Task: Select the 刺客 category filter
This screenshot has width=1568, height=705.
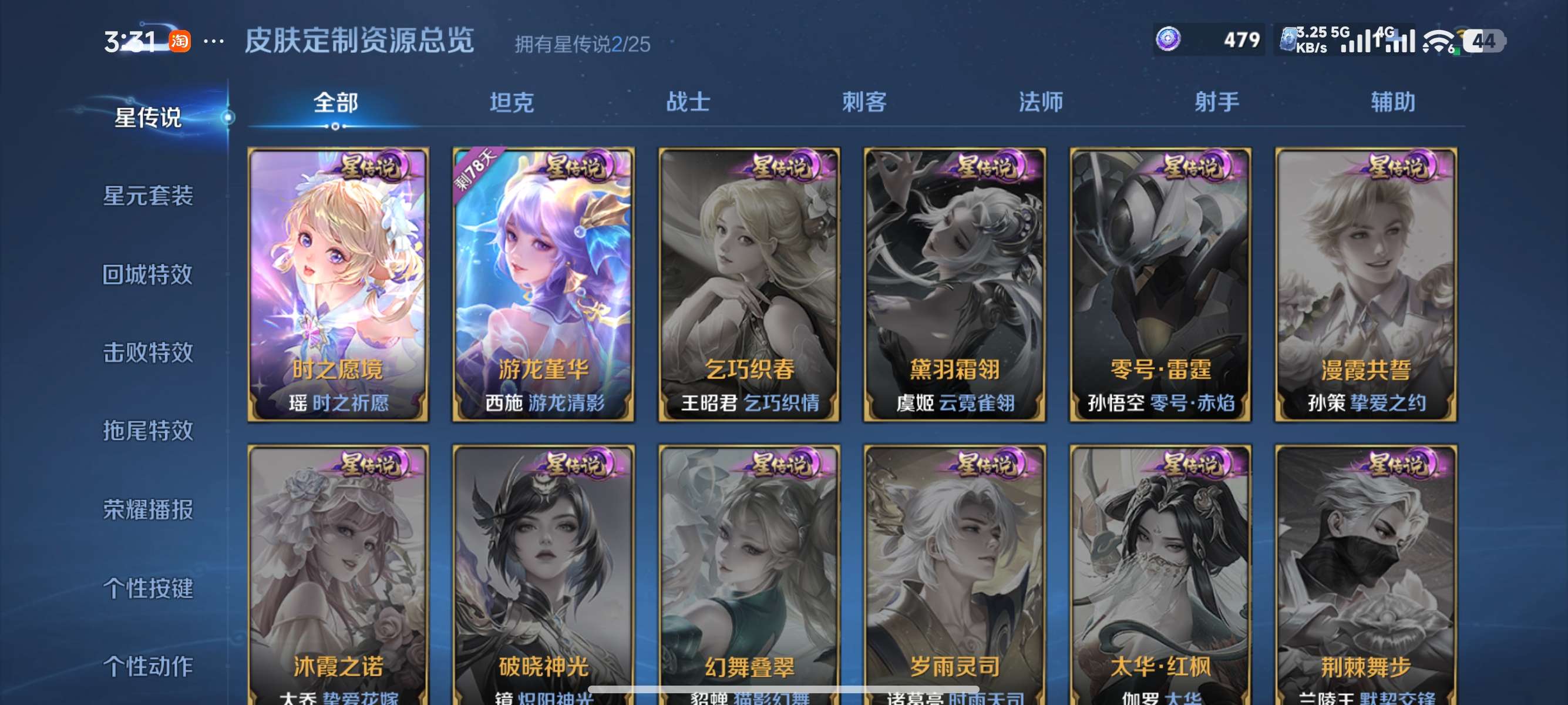Action: tap(864, 102)
